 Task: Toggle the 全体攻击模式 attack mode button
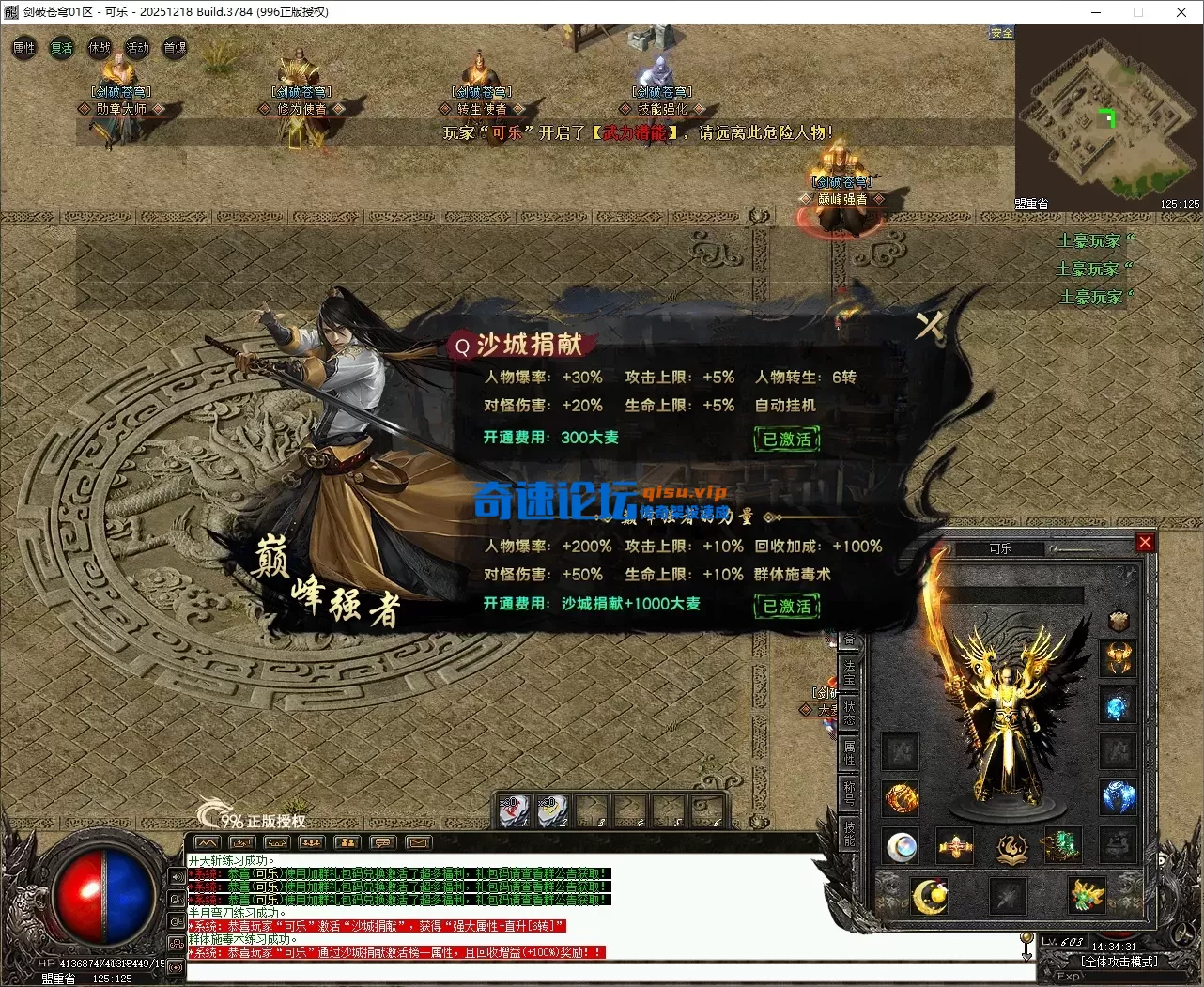(x=1119, y=962)
